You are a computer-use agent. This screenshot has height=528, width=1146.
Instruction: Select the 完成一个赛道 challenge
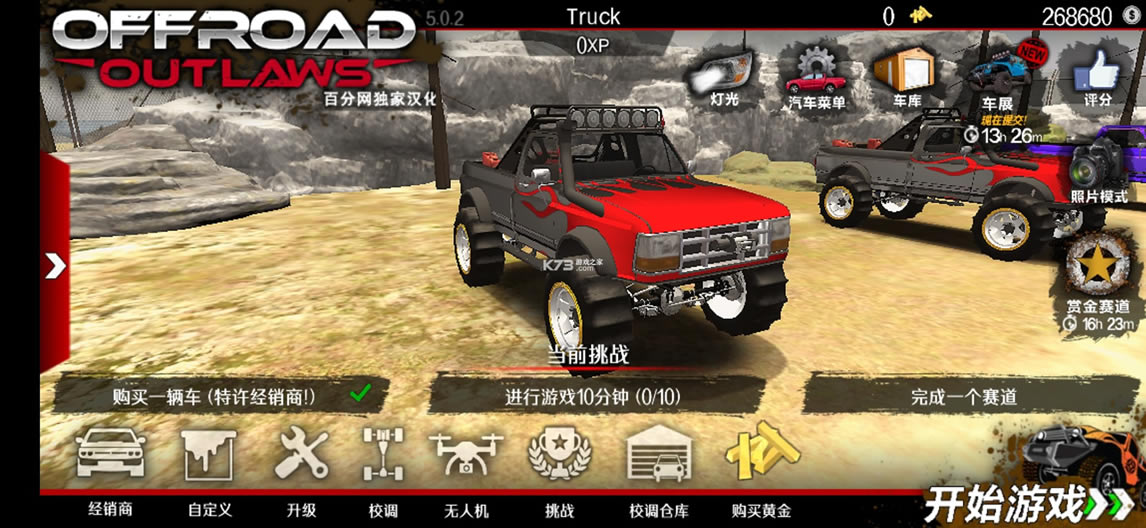(x=963, y=396)
